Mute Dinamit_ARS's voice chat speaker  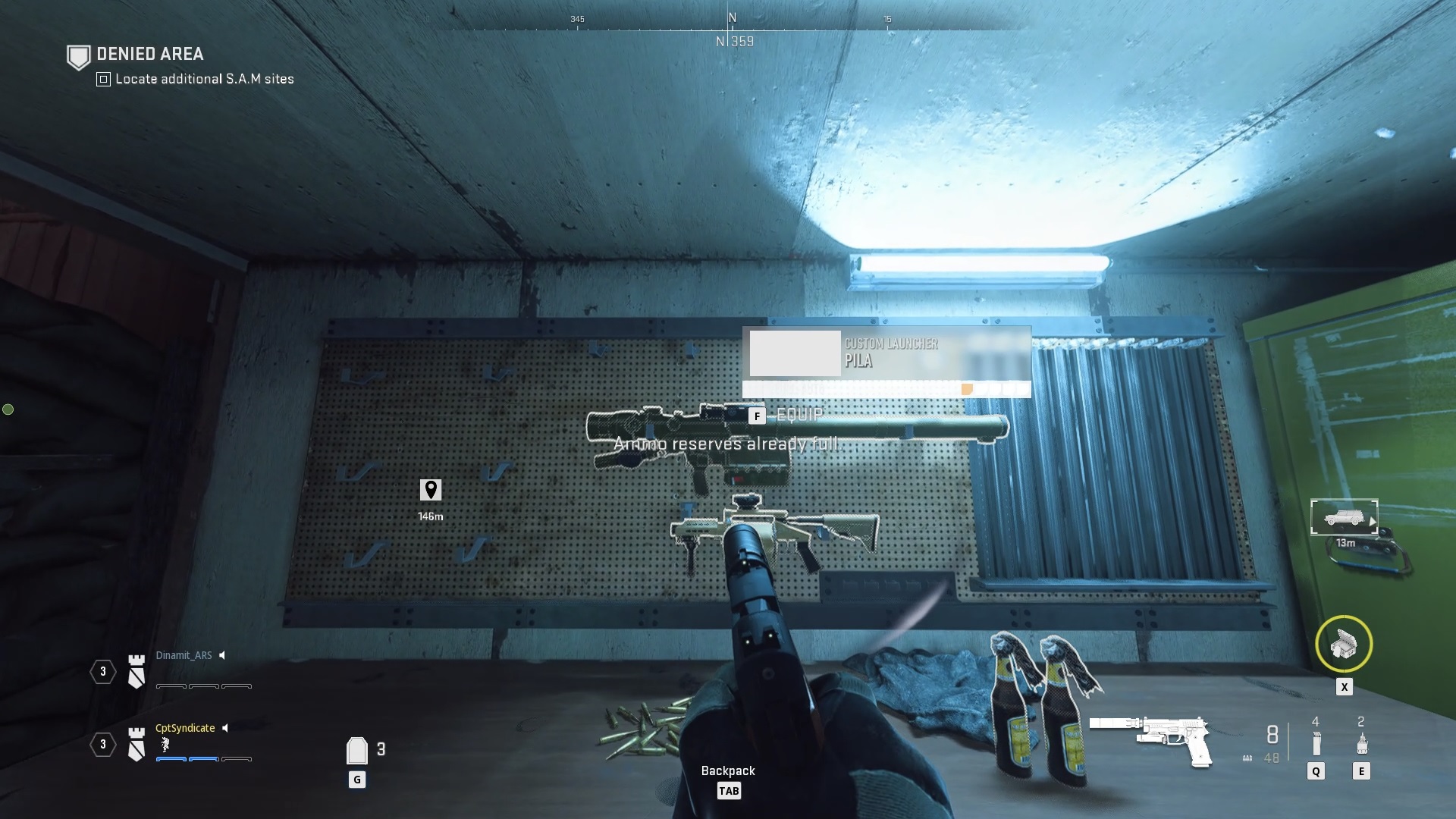click(x=222, y=655)
